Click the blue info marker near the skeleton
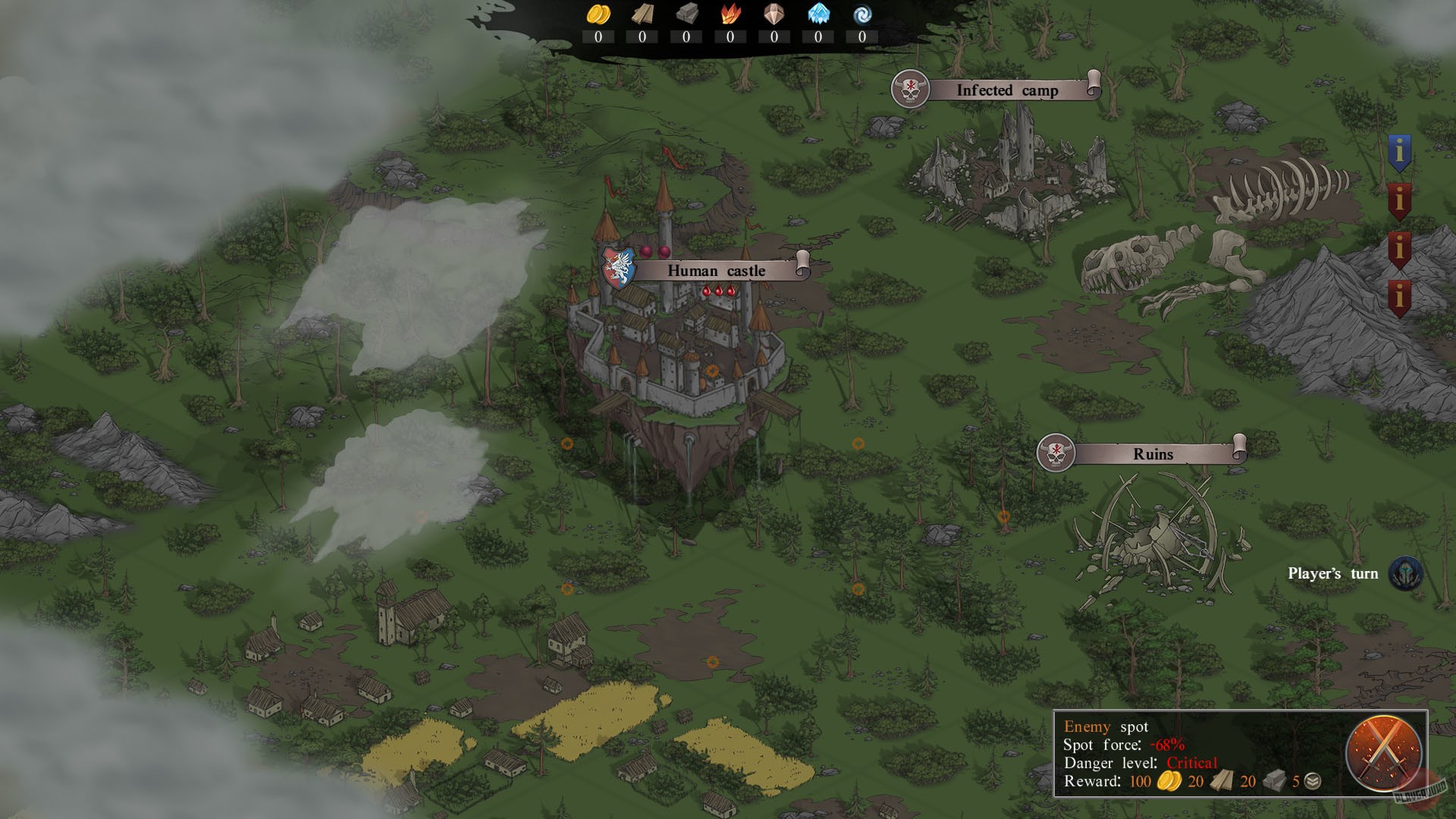The width and height of the screenshot is (1456, 819). point(1401,152)
